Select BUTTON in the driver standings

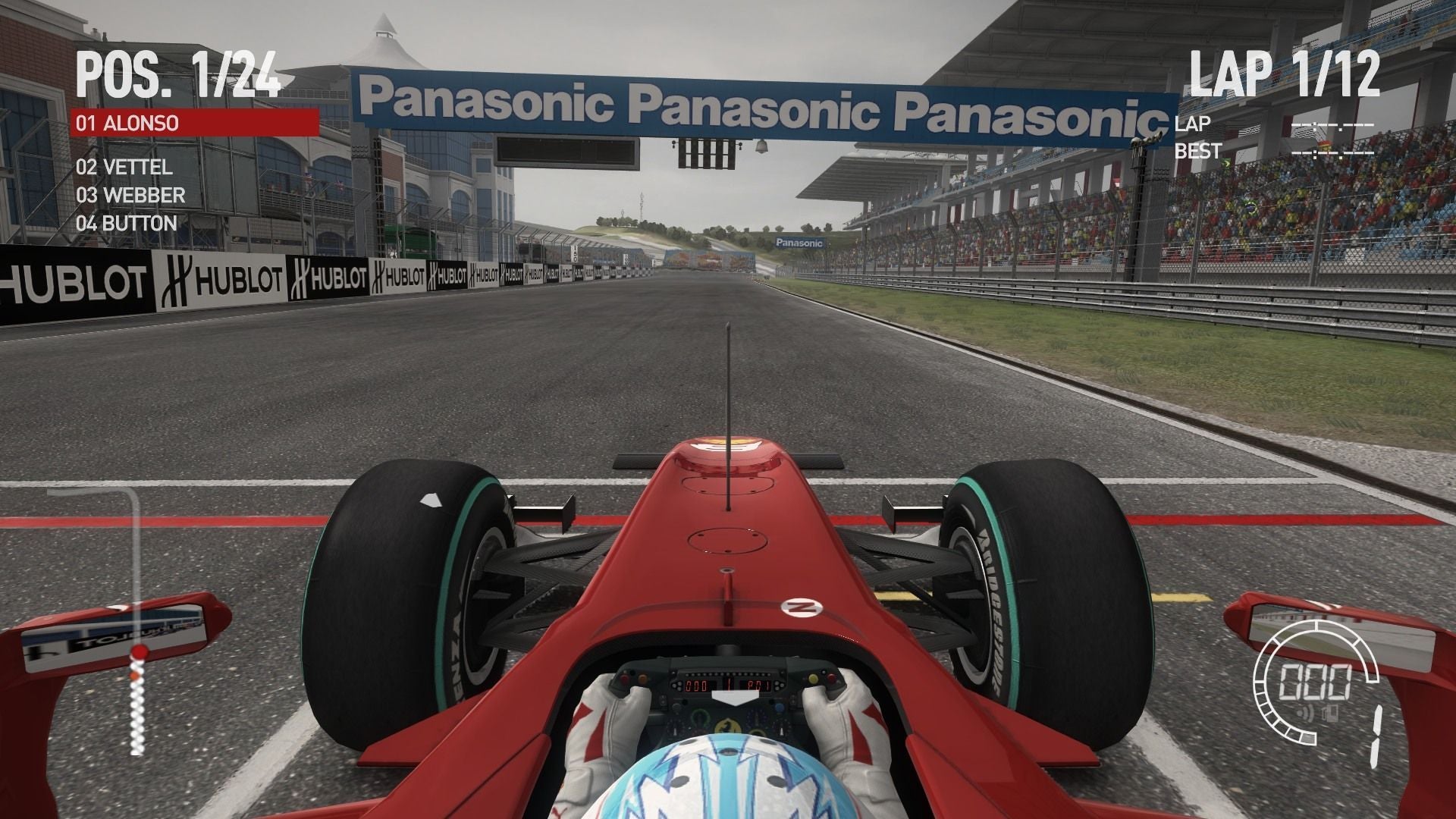coord(126,223)
